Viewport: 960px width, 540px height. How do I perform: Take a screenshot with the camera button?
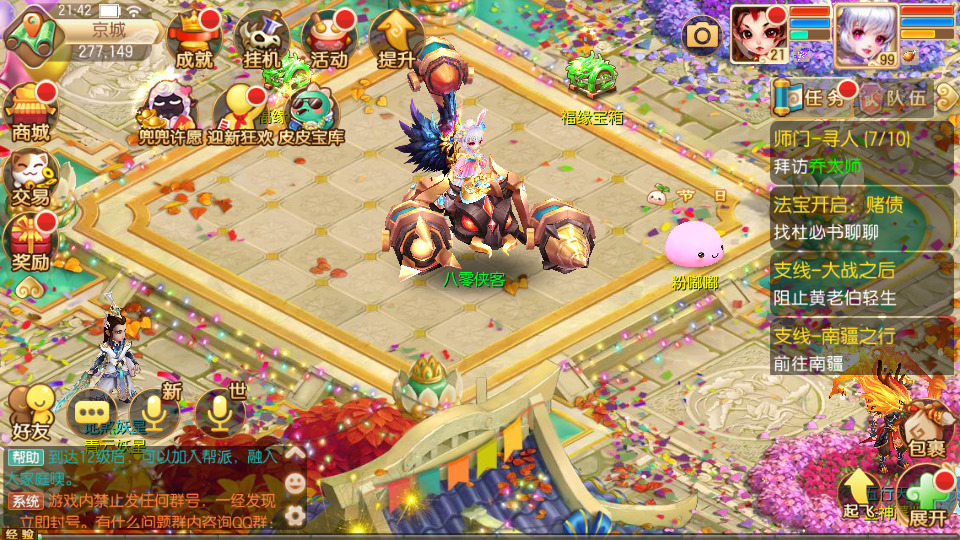coord(702,36)
